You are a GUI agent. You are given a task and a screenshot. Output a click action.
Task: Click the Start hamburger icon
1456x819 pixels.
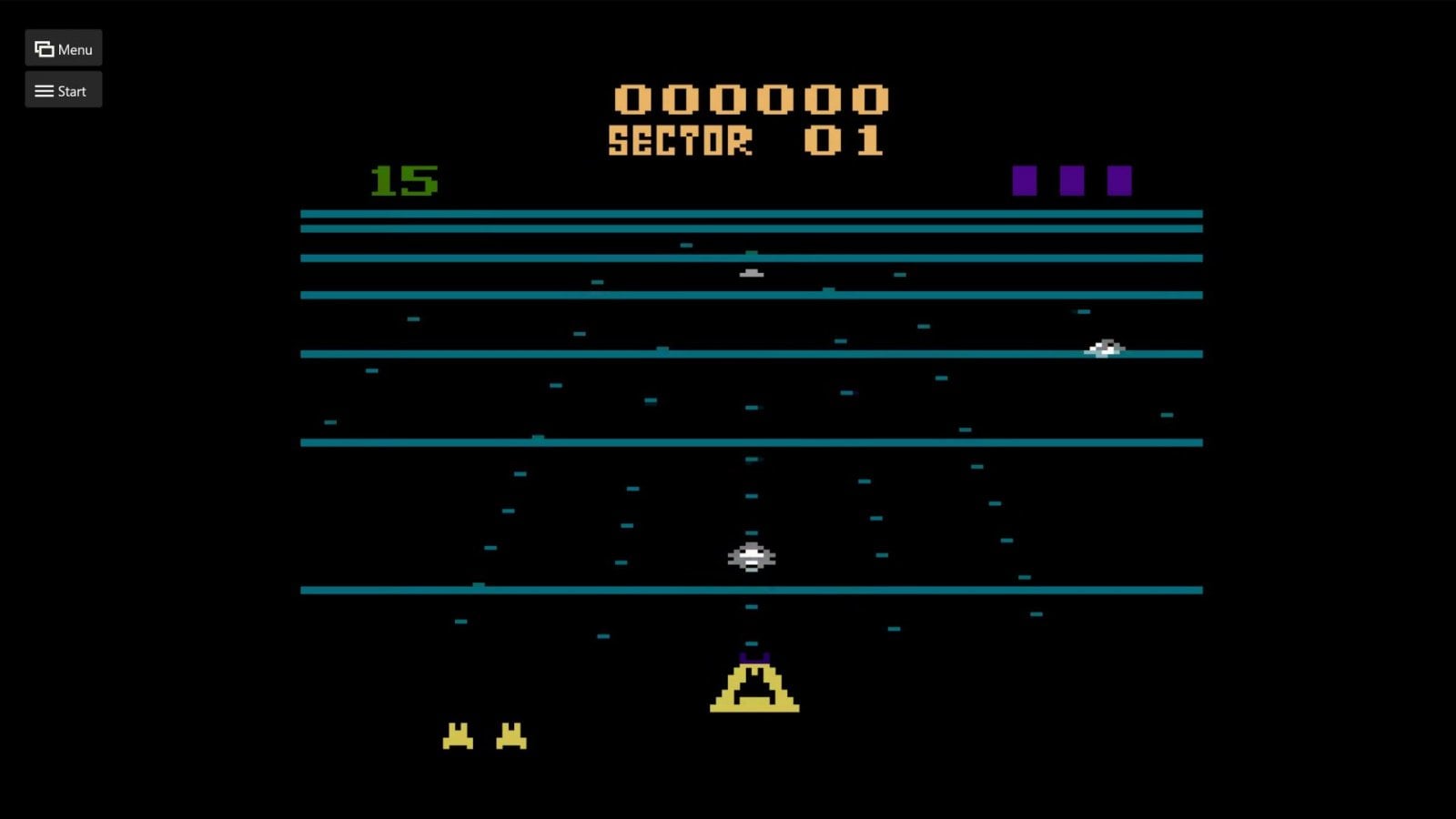[43, 90]
